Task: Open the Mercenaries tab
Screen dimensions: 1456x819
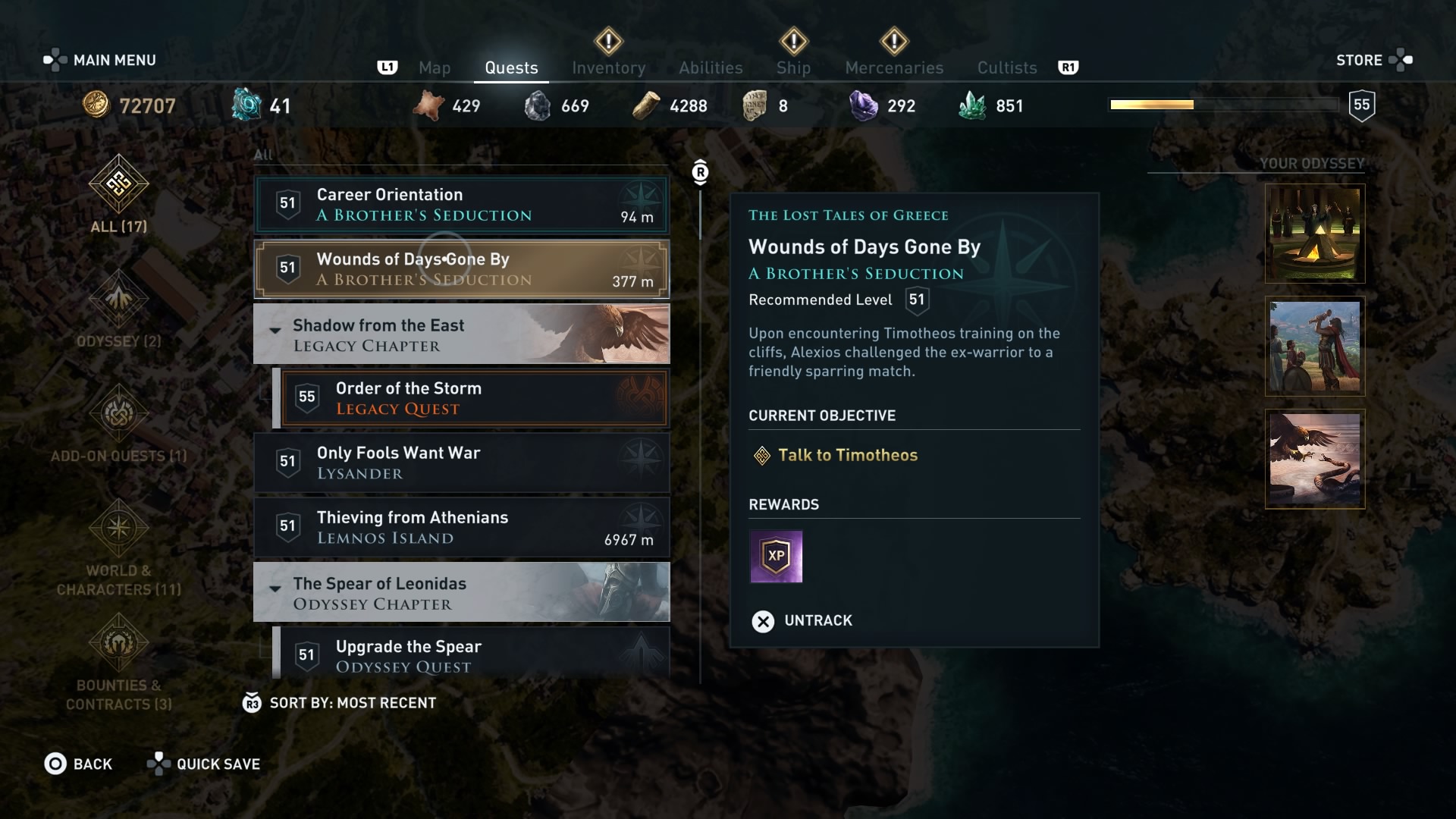Action: [x=893, y=67]
